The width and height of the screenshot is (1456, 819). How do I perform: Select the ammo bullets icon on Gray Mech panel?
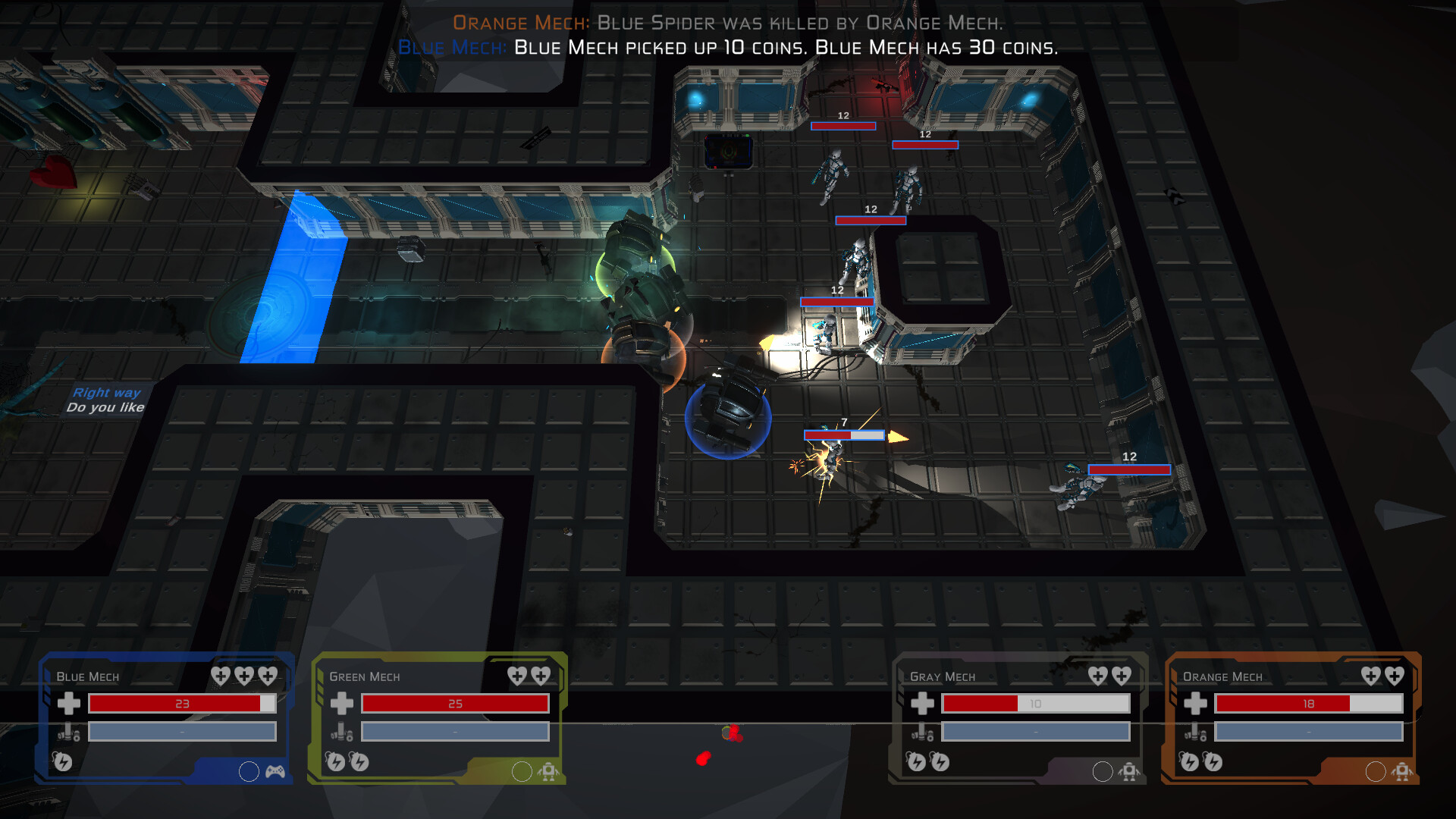click(x=922, y=733)
